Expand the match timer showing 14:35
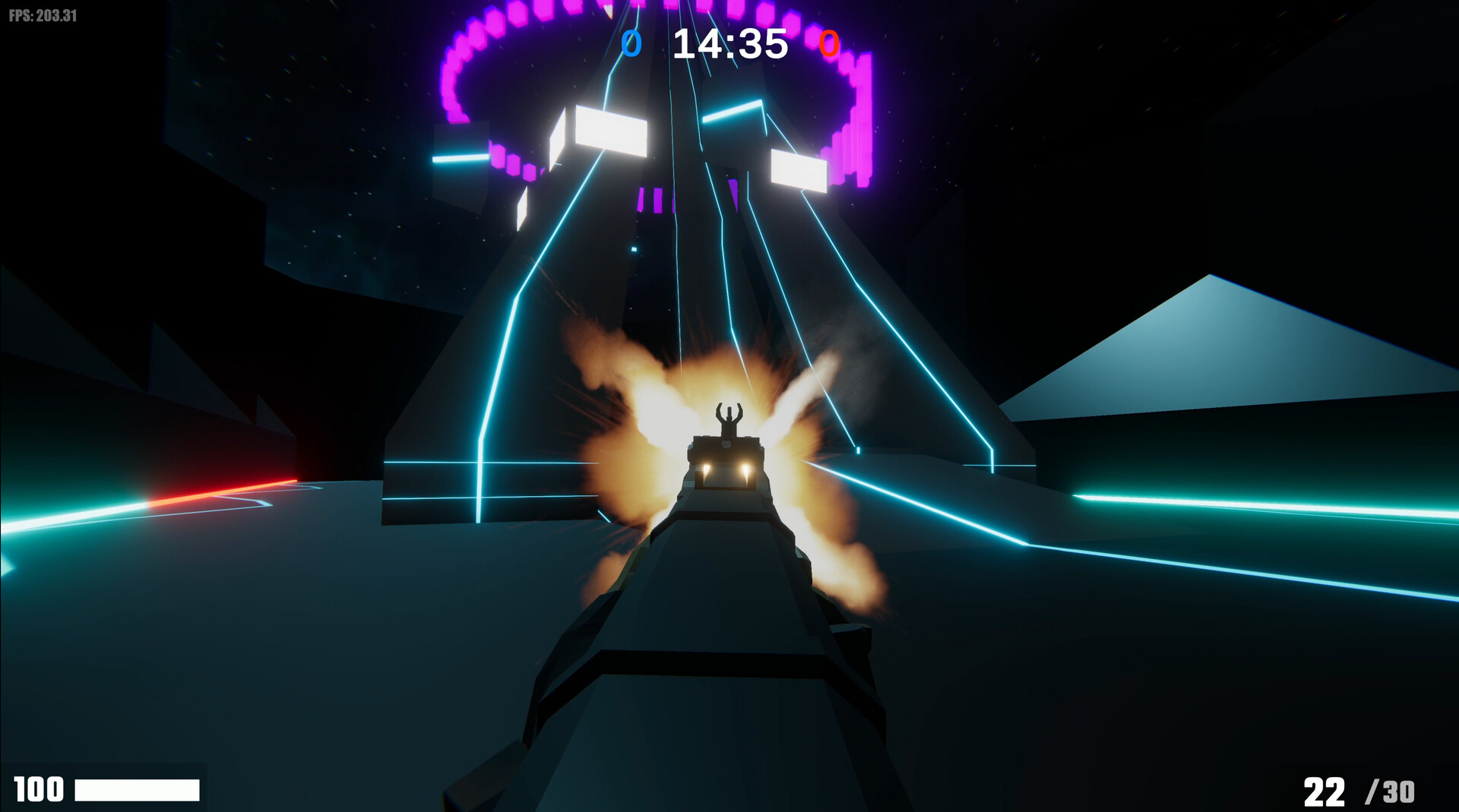The height and width of the screenshot is (812, 1459). 729,43
